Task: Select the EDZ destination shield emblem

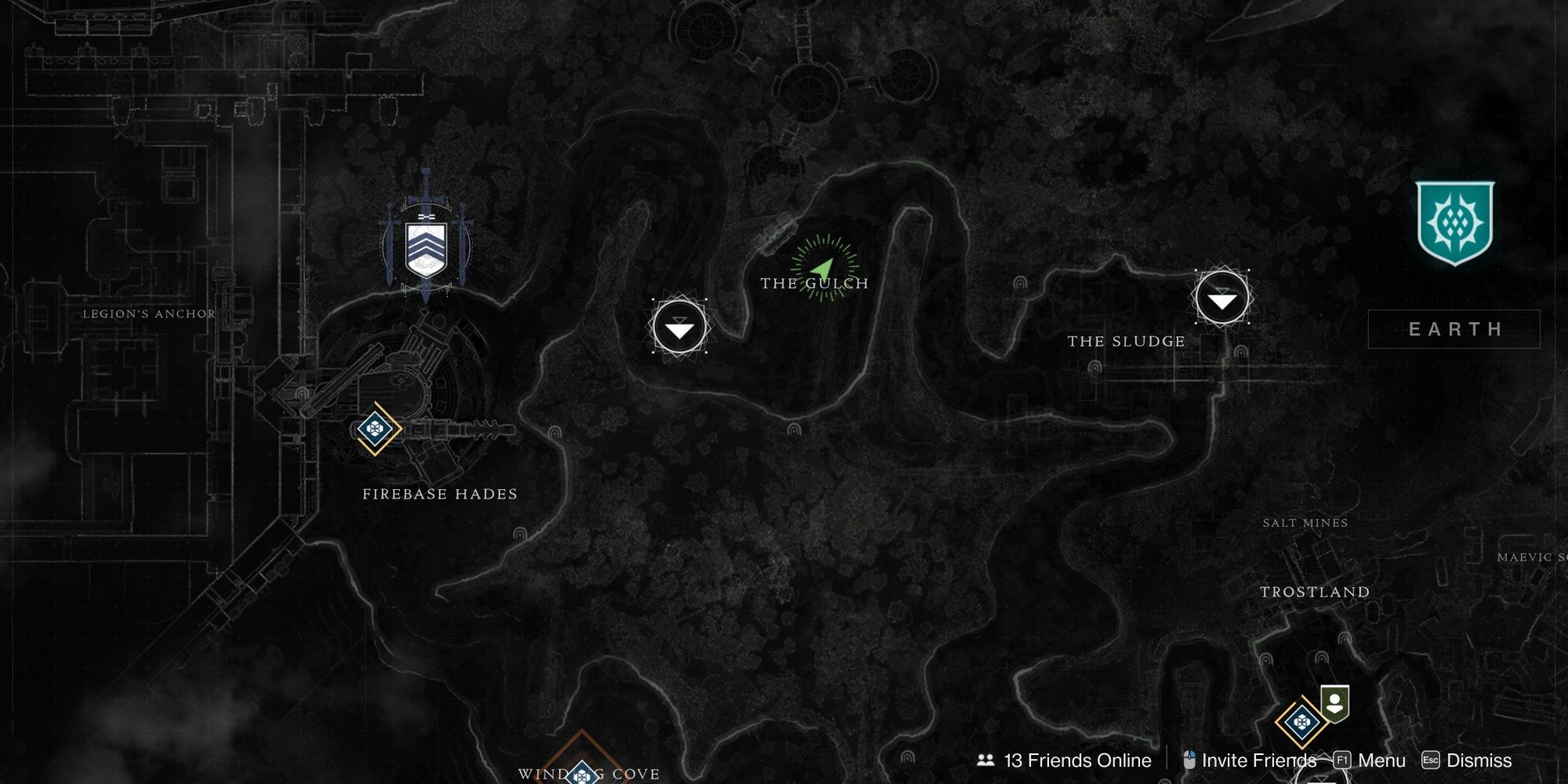Action: [1456, 220]
